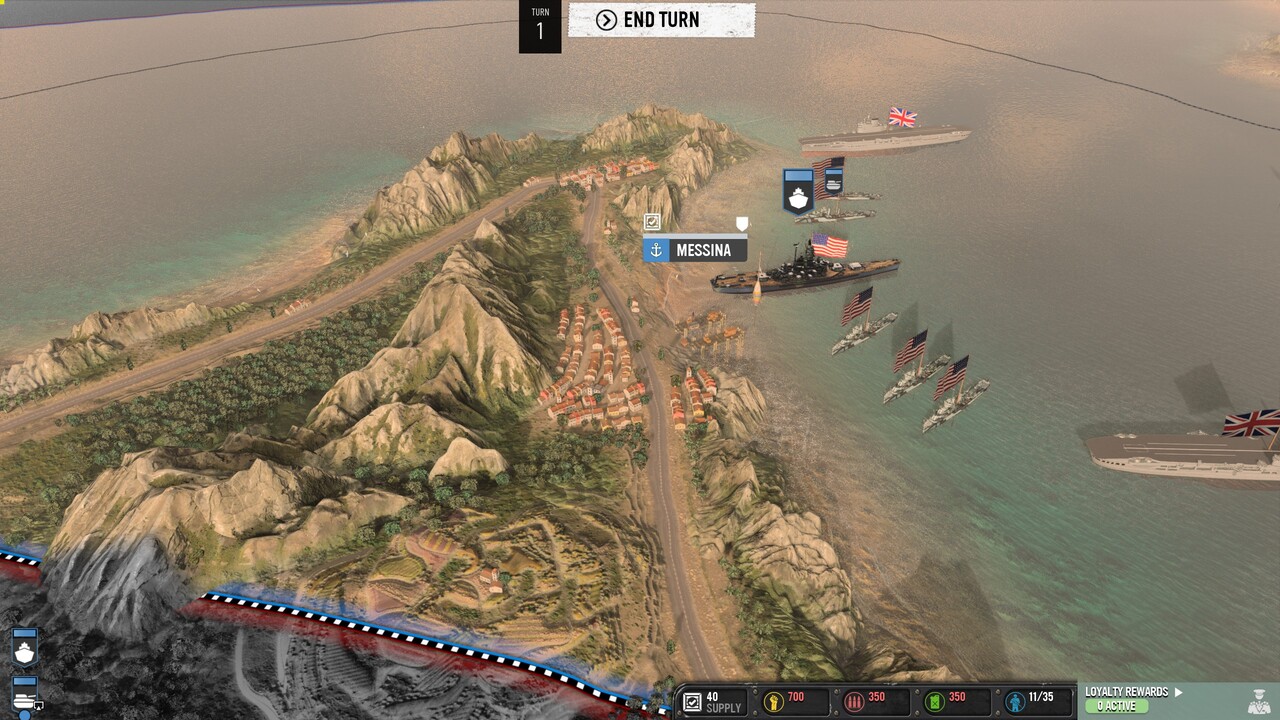Viewport: 1280px width, 720px height.
Task: Click the supply checkbox icon in resource bar
Action: tap(691, 702)
